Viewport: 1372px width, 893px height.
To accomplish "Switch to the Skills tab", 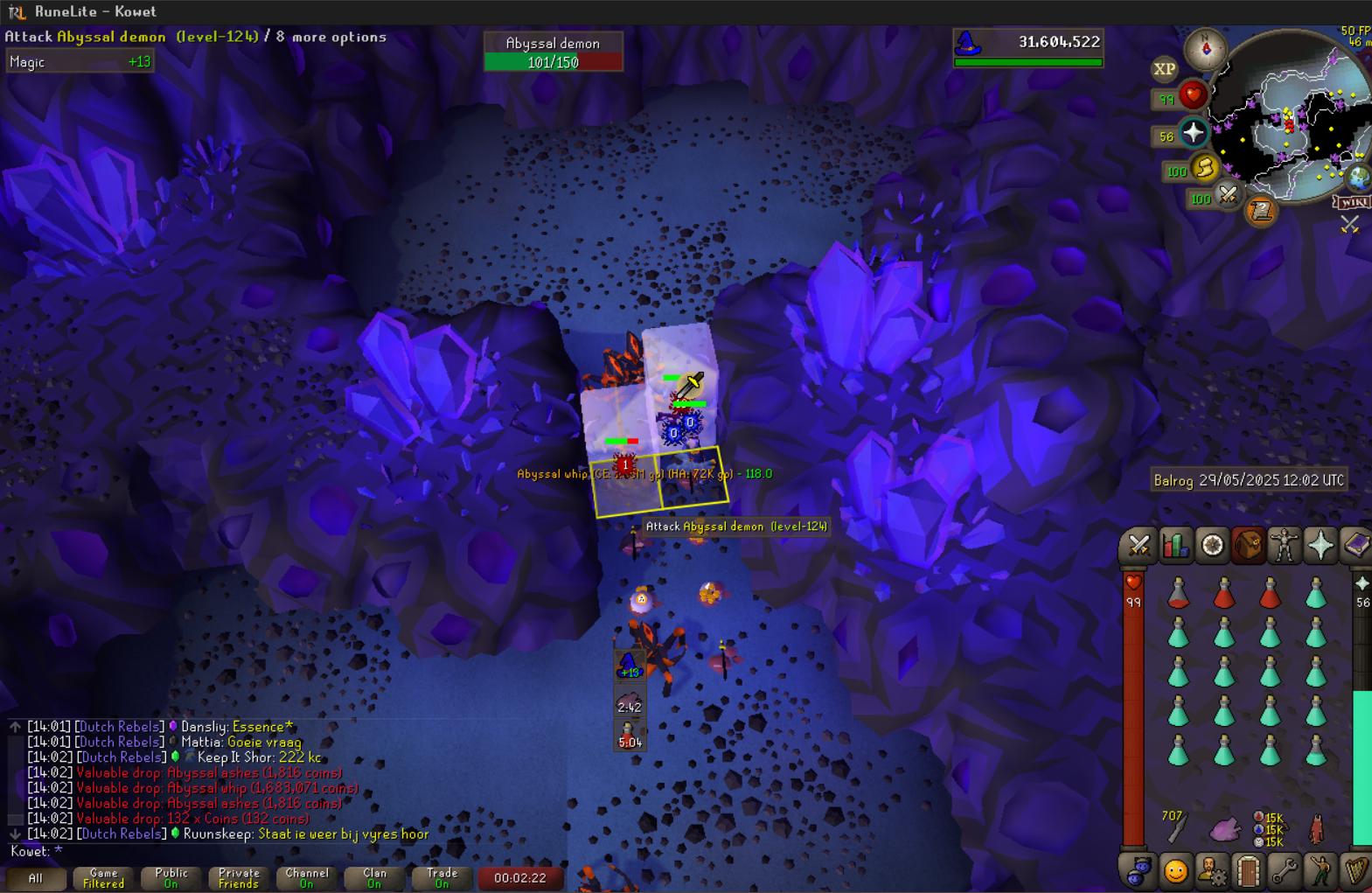I will 1175,546.
